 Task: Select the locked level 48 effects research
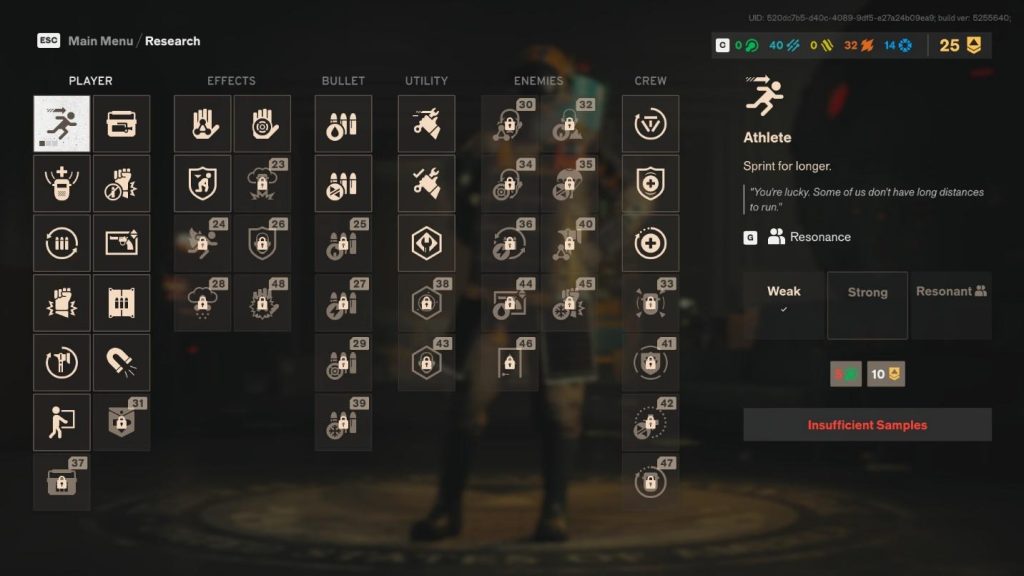262,303
